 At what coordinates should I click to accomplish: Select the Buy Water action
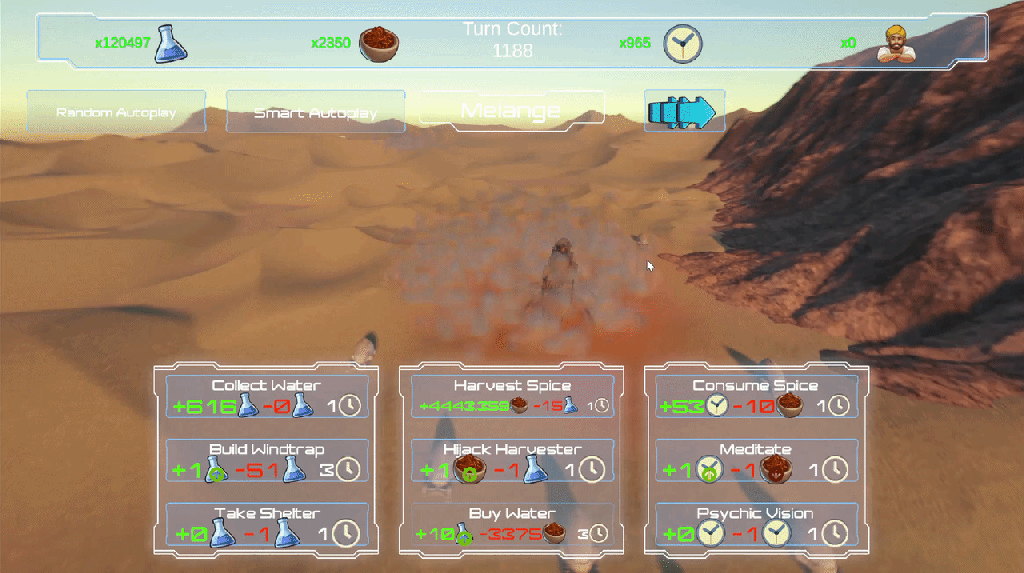pyautogui.click(x=512, y=525)
